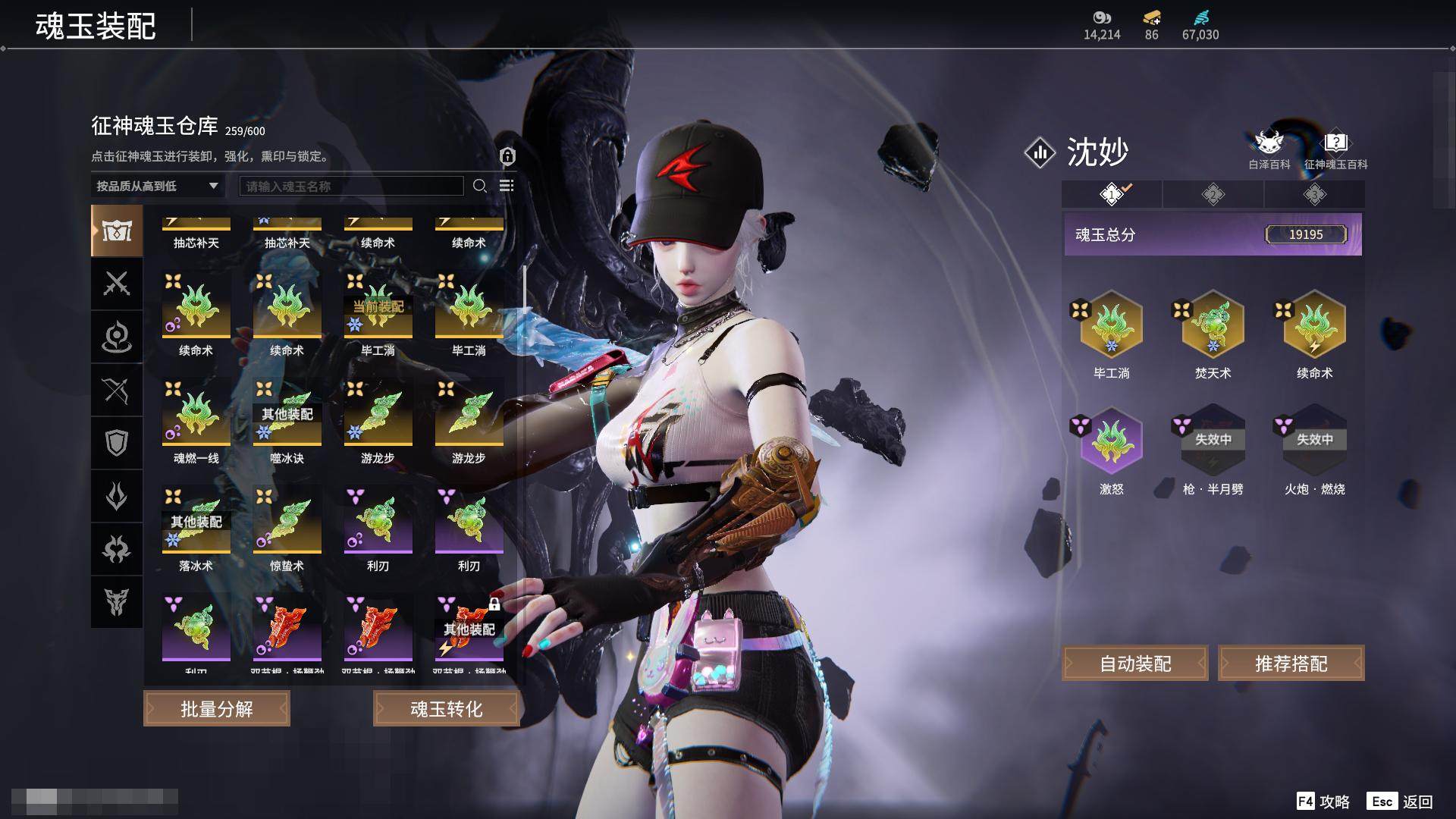Select the 惊蛰术 jade in warehouse
The width and height of the screenshot is (1456, 819).
pos(287,522)
